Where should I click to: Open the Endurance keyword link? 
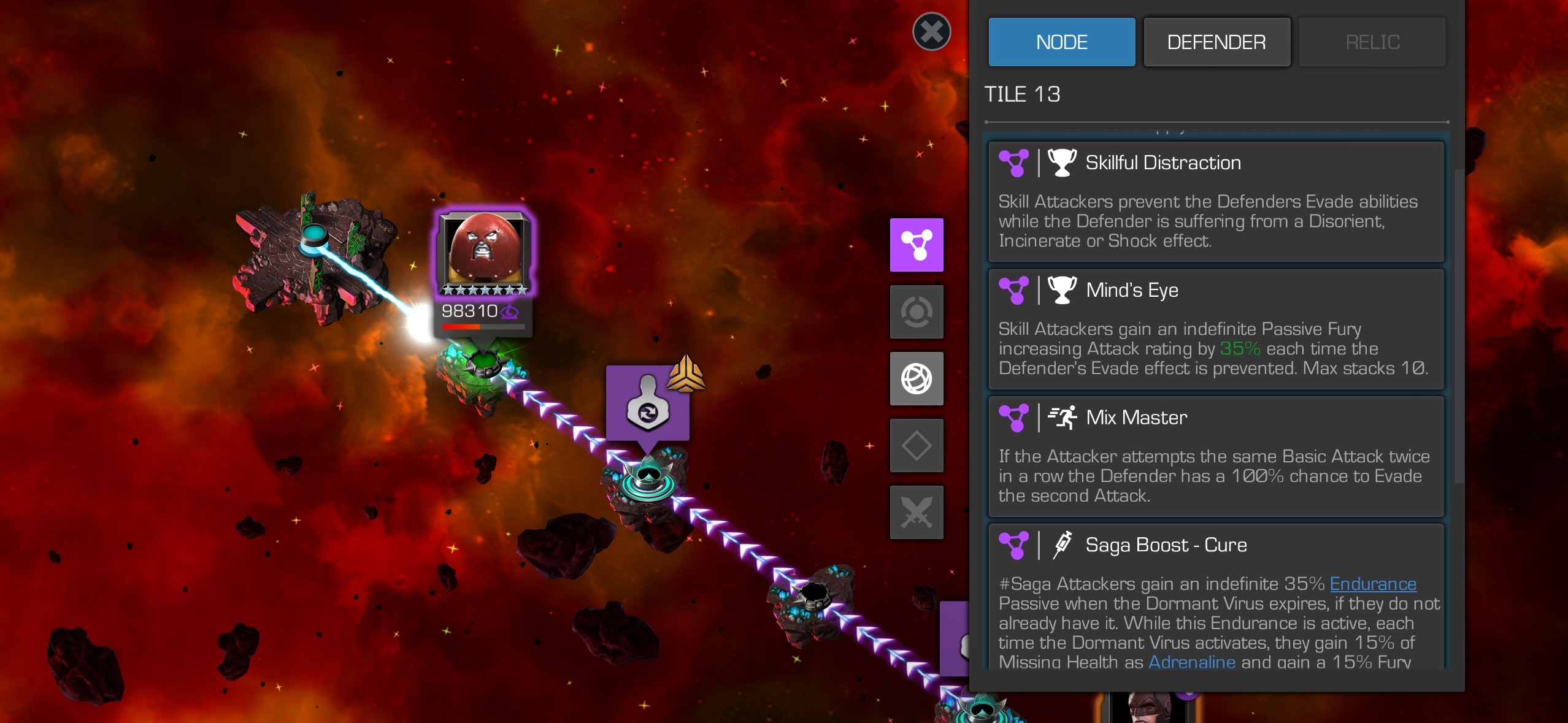click(x=1373, y=584)
